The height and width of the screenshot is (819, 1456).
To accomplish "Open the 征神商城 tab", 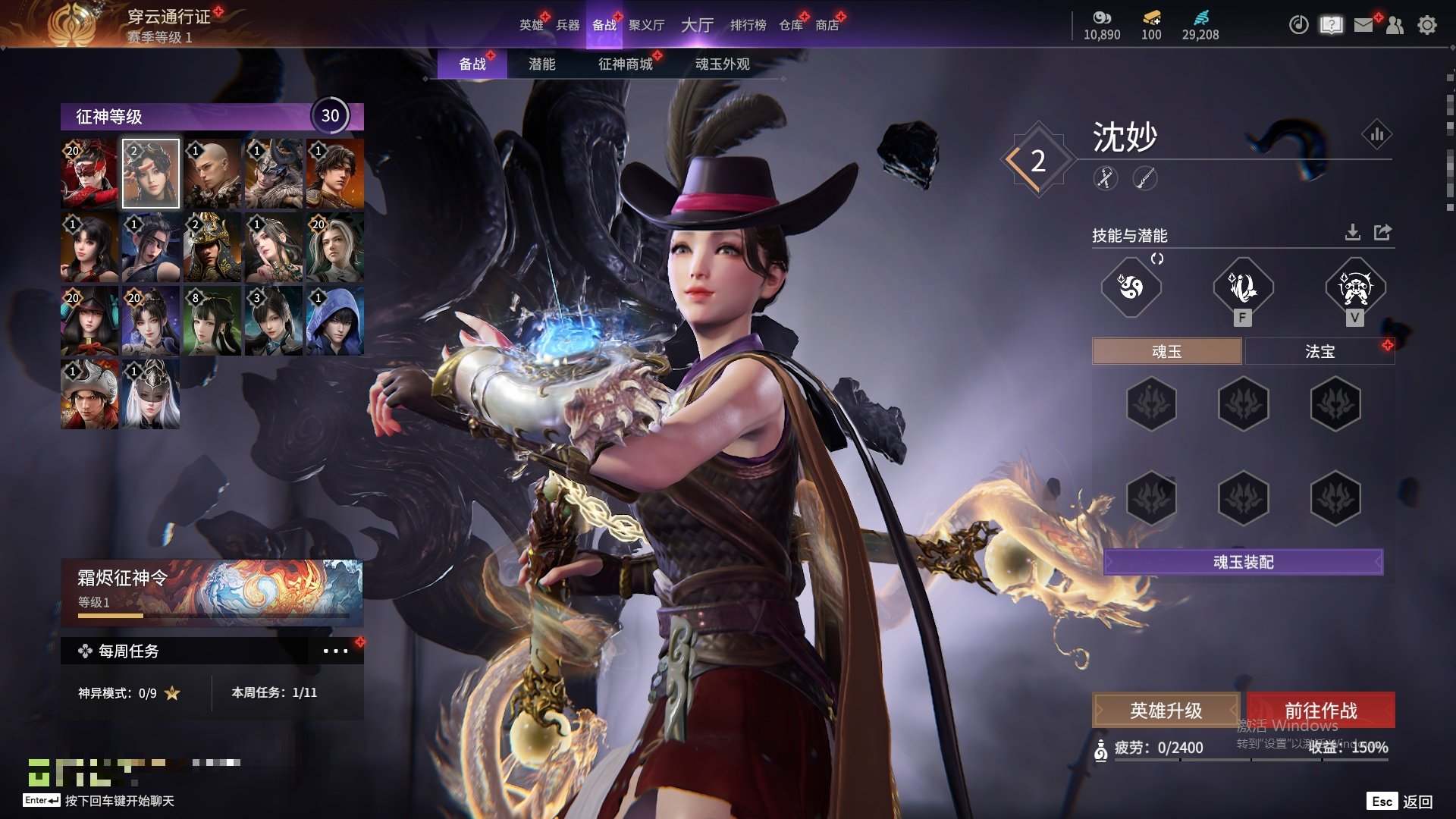I will click(625, 64).
